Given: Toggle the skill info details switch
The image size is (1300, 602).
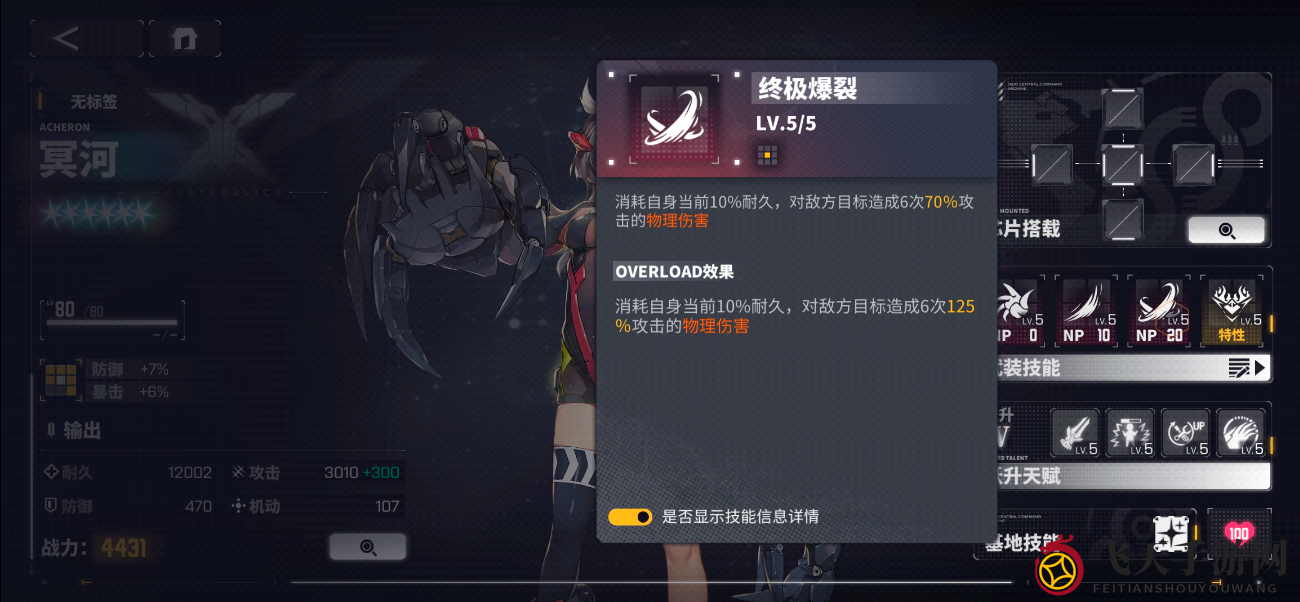Looking at the screenshot, I should (x=630, y=517).
